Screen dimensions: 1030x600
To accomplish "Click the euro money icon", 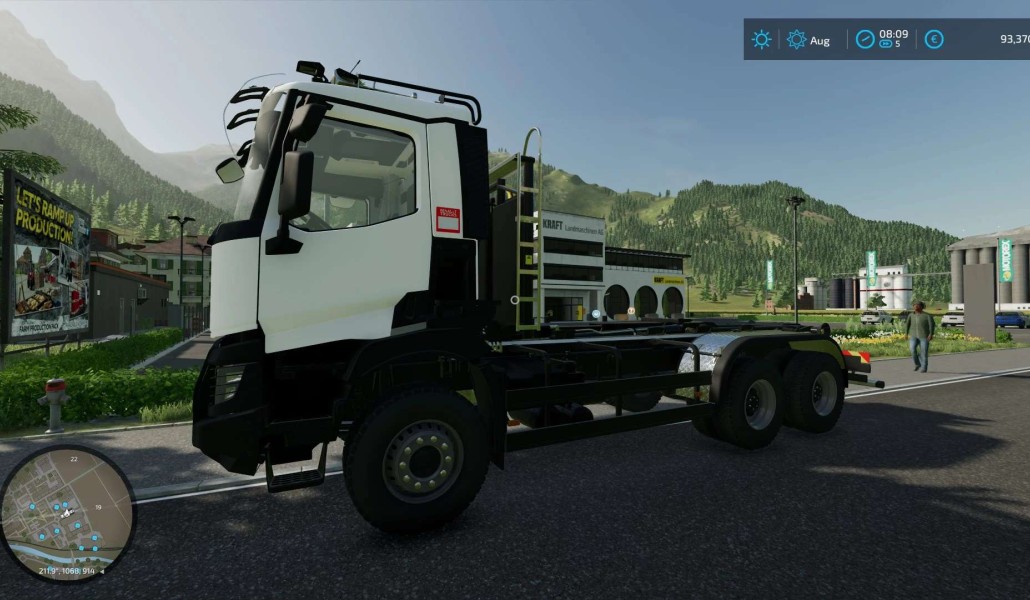I will [x=934, y=40].
